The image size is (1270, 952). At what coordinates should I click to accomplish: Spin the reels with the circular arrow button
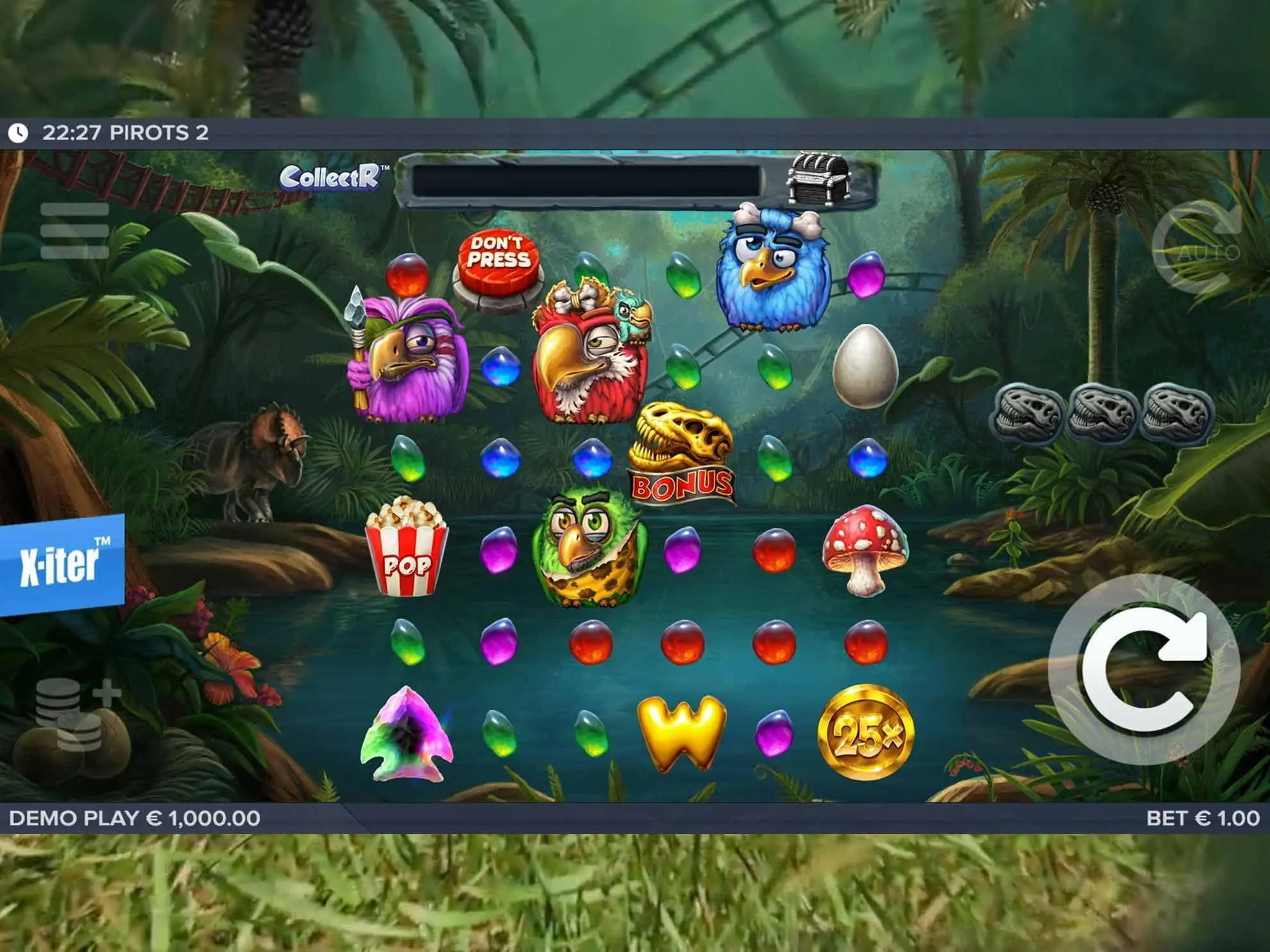click(1144, 670)
